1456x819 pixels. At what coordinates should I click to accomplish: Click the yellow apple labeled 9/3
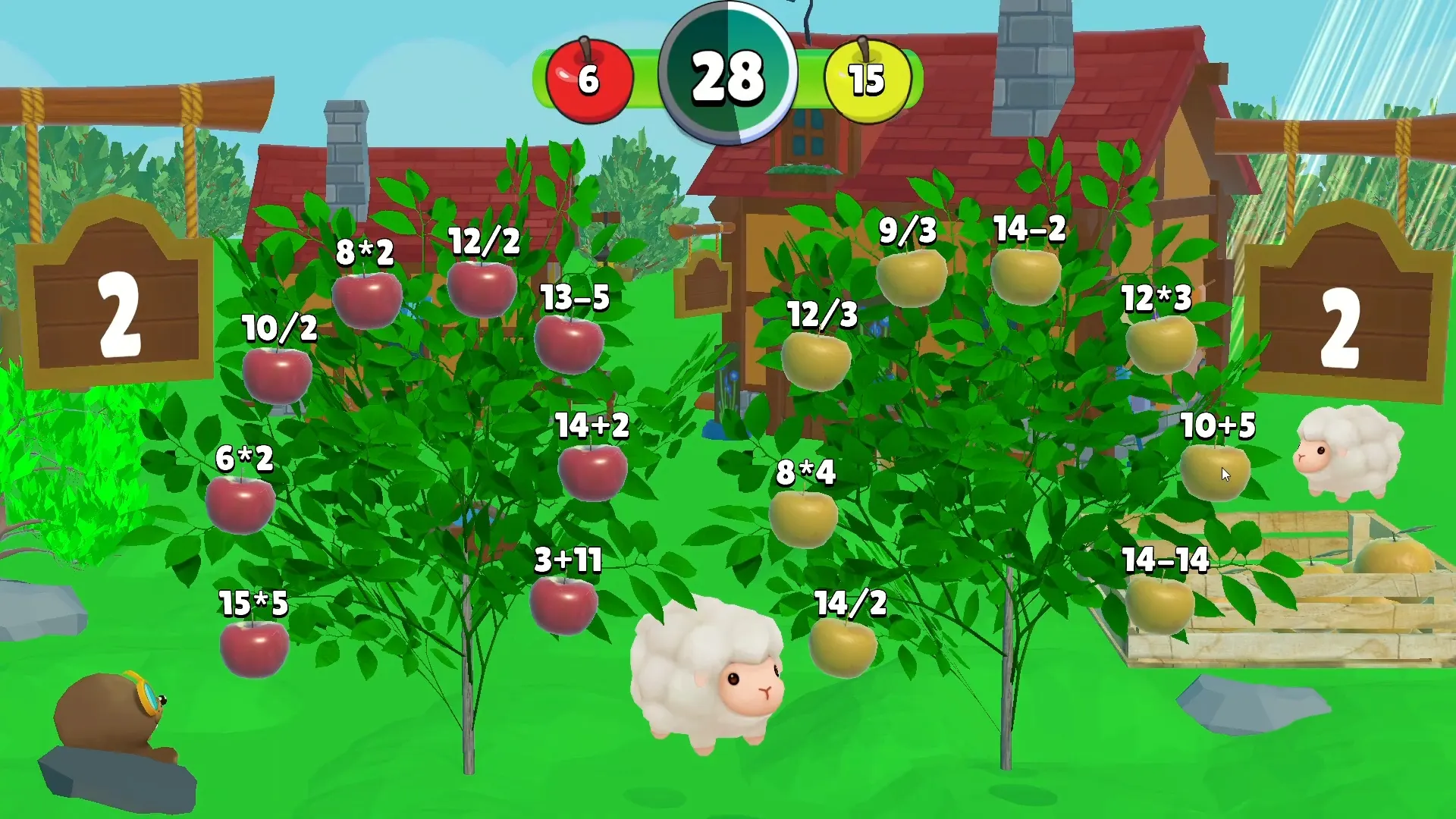910,279
